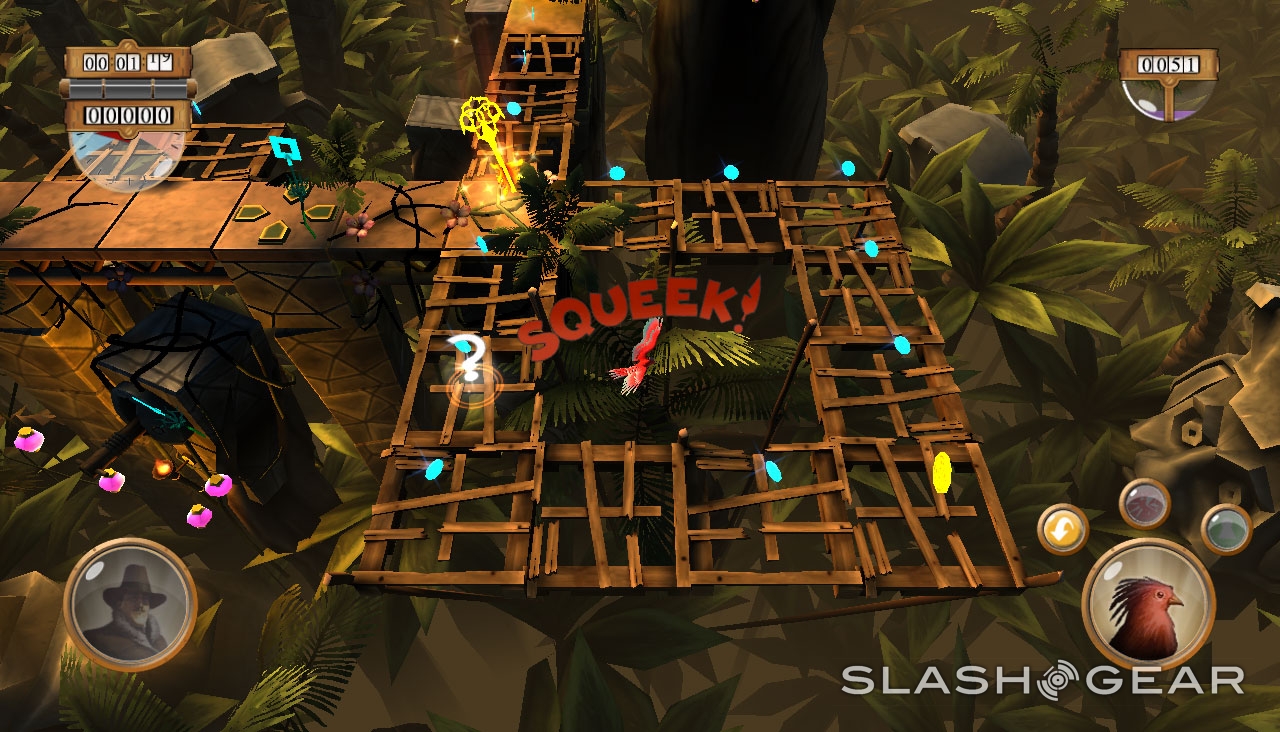The height and width of the screenshot is (732, 1280).
Task: Tap the red bird portrait button
Action: point(1148,605)
